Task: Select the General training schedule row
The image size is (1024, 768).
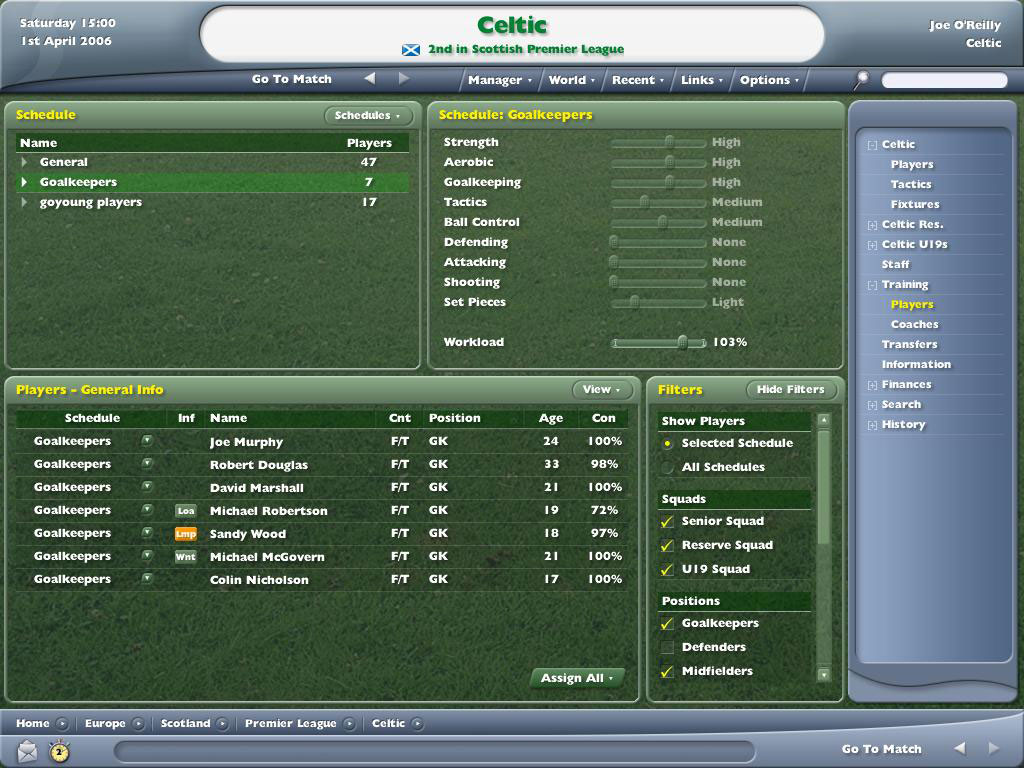Action: pos(64,162)
